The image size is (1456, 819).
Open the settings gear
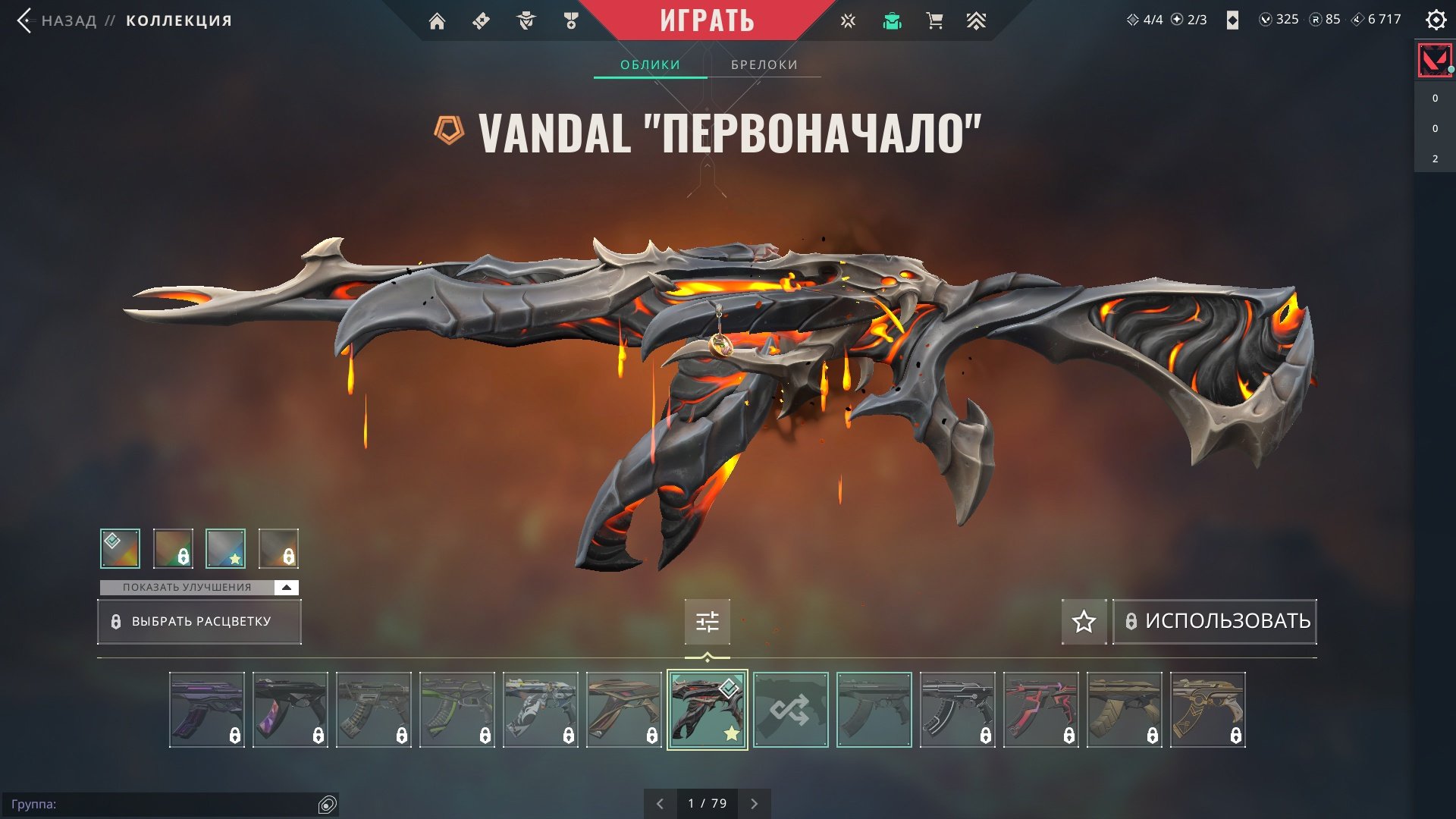pyautogui.click(x=1436, y=20)
